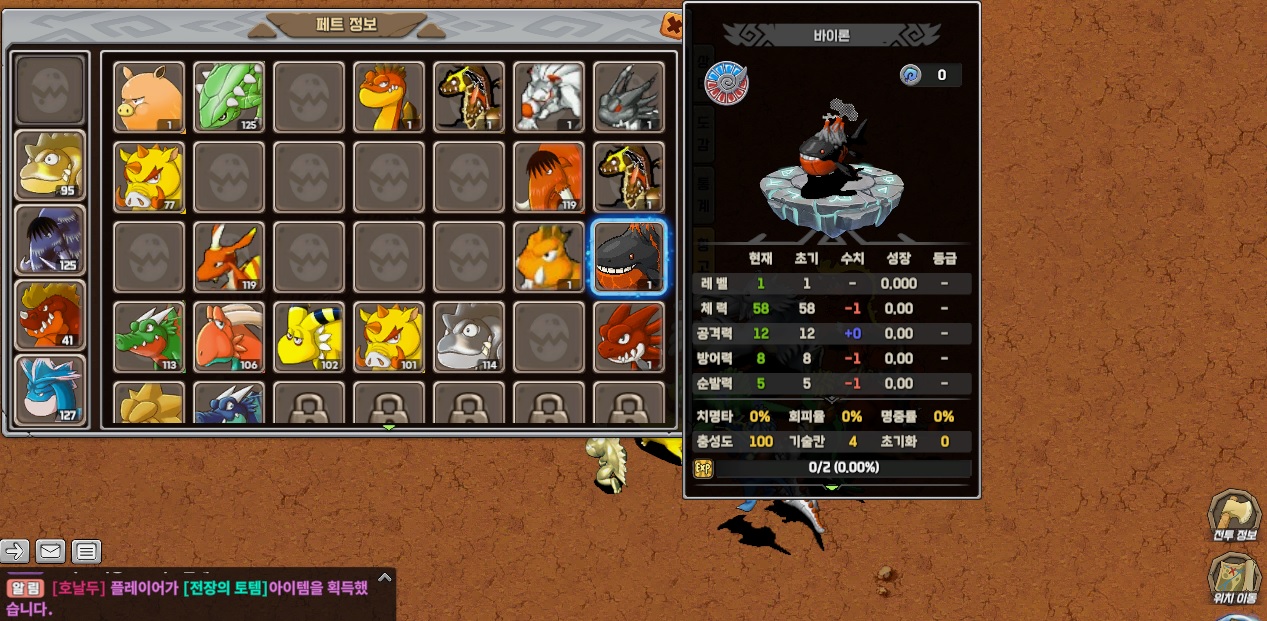
Task: Open the mail envelope icon
Action: coord(50,551)
